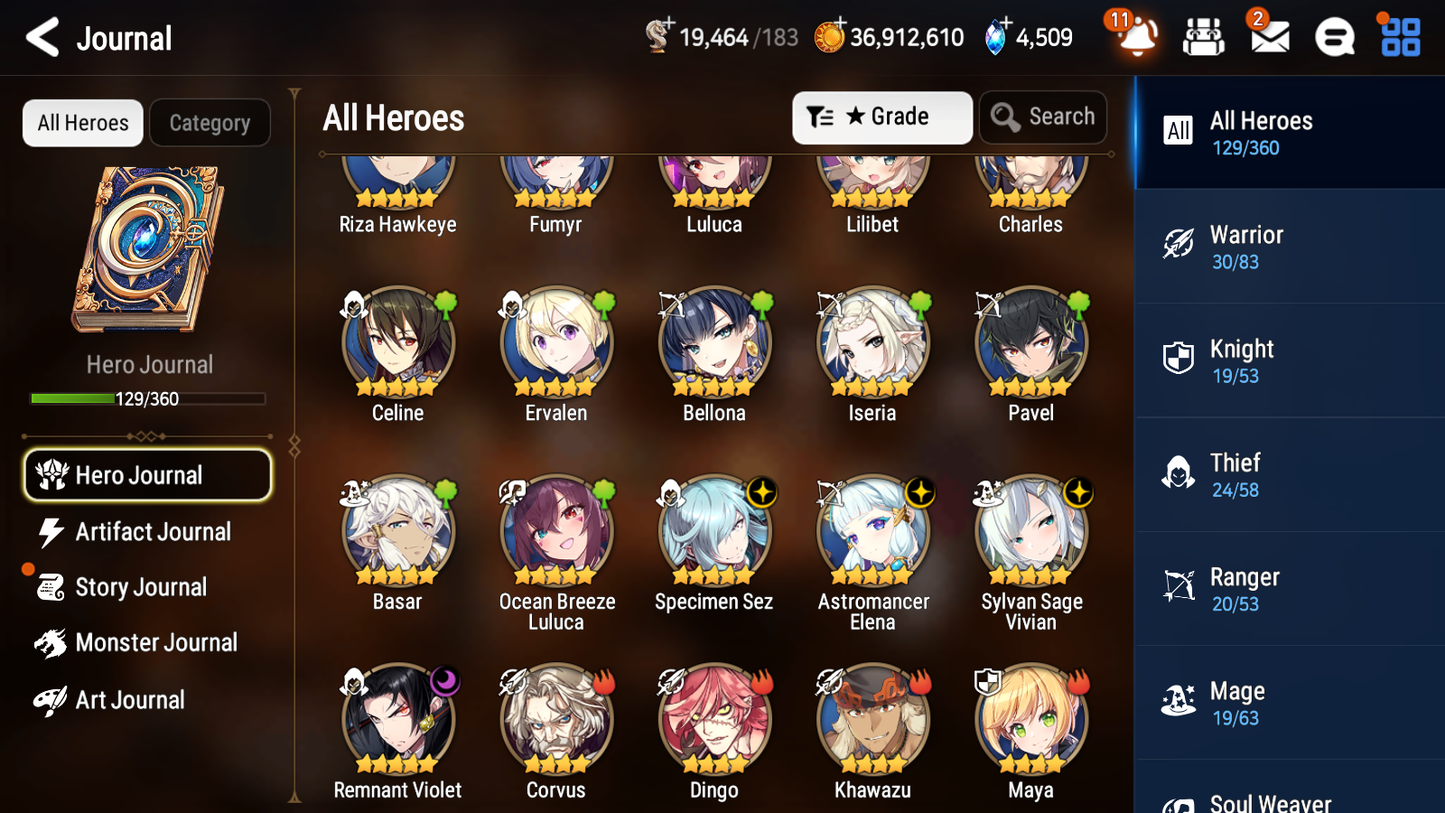
Task: Open the inventory icon
Action: (1202, 37)
